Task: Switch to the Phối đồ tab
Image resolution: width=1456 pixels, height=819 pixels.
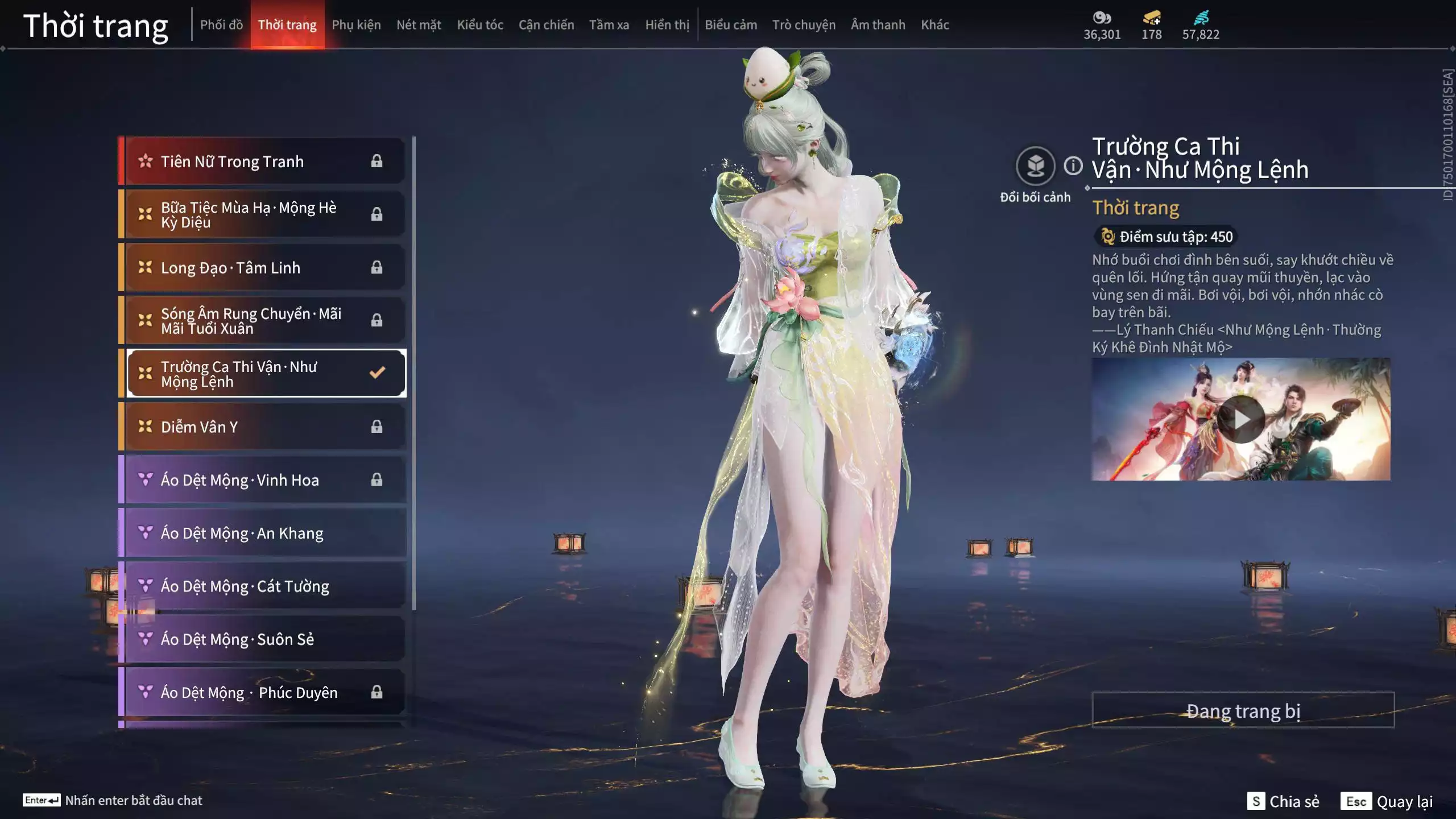Action: 221,24
